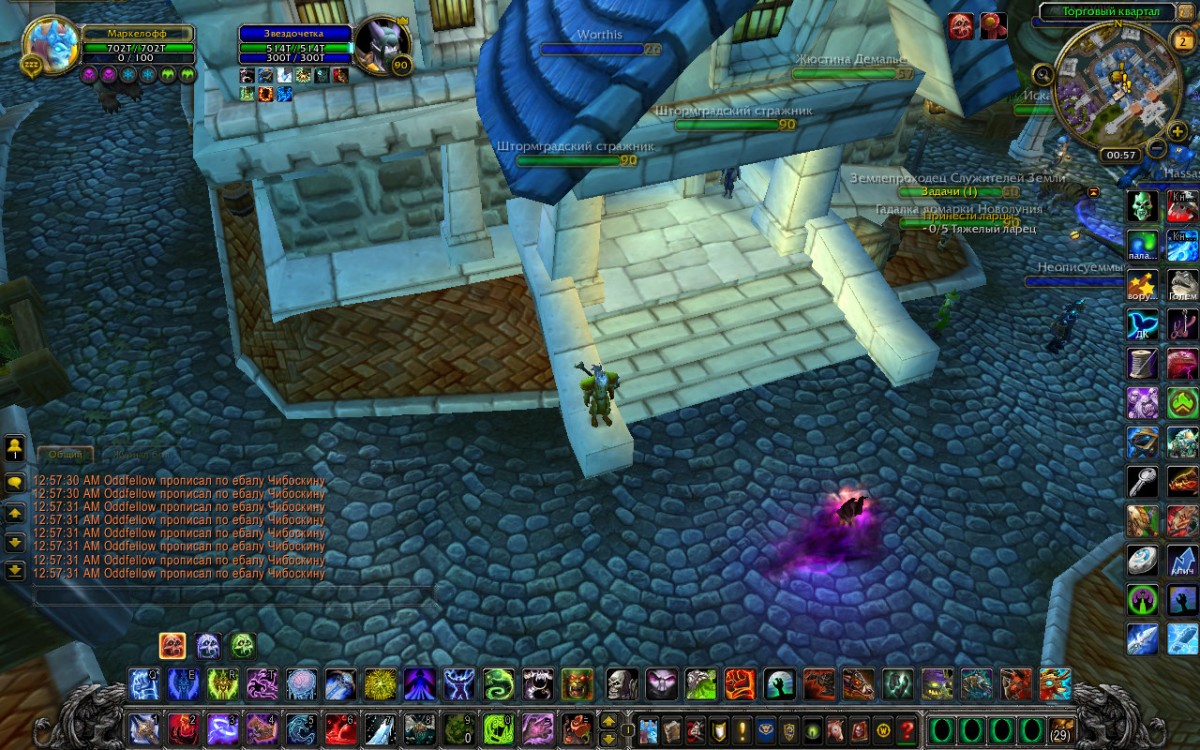Switch action bar page with the up arrow
This screenshot has height=750, width=1200.
[608, 720]
